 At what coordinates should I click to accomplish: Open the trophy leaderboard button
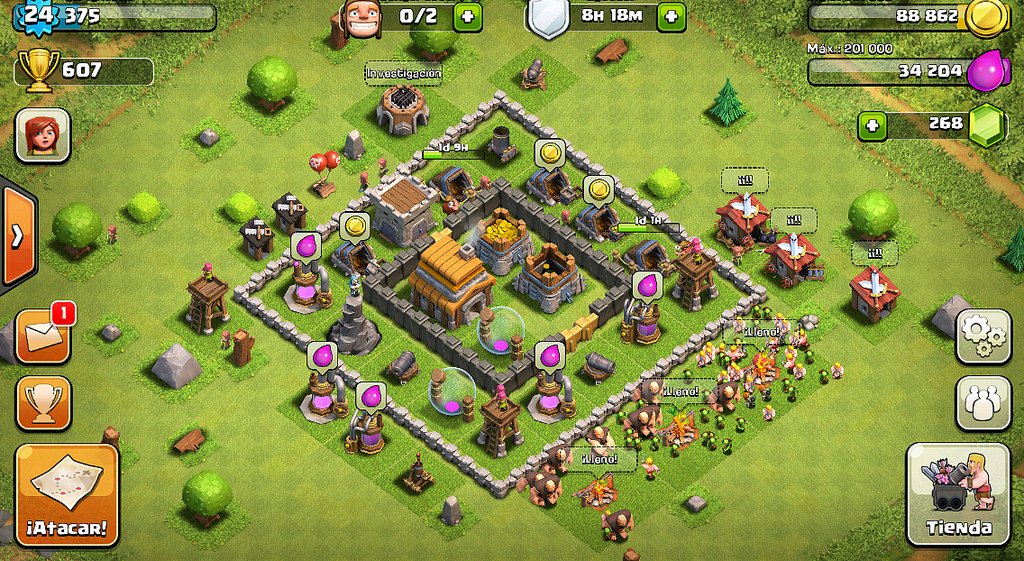(x=43, y=403)
